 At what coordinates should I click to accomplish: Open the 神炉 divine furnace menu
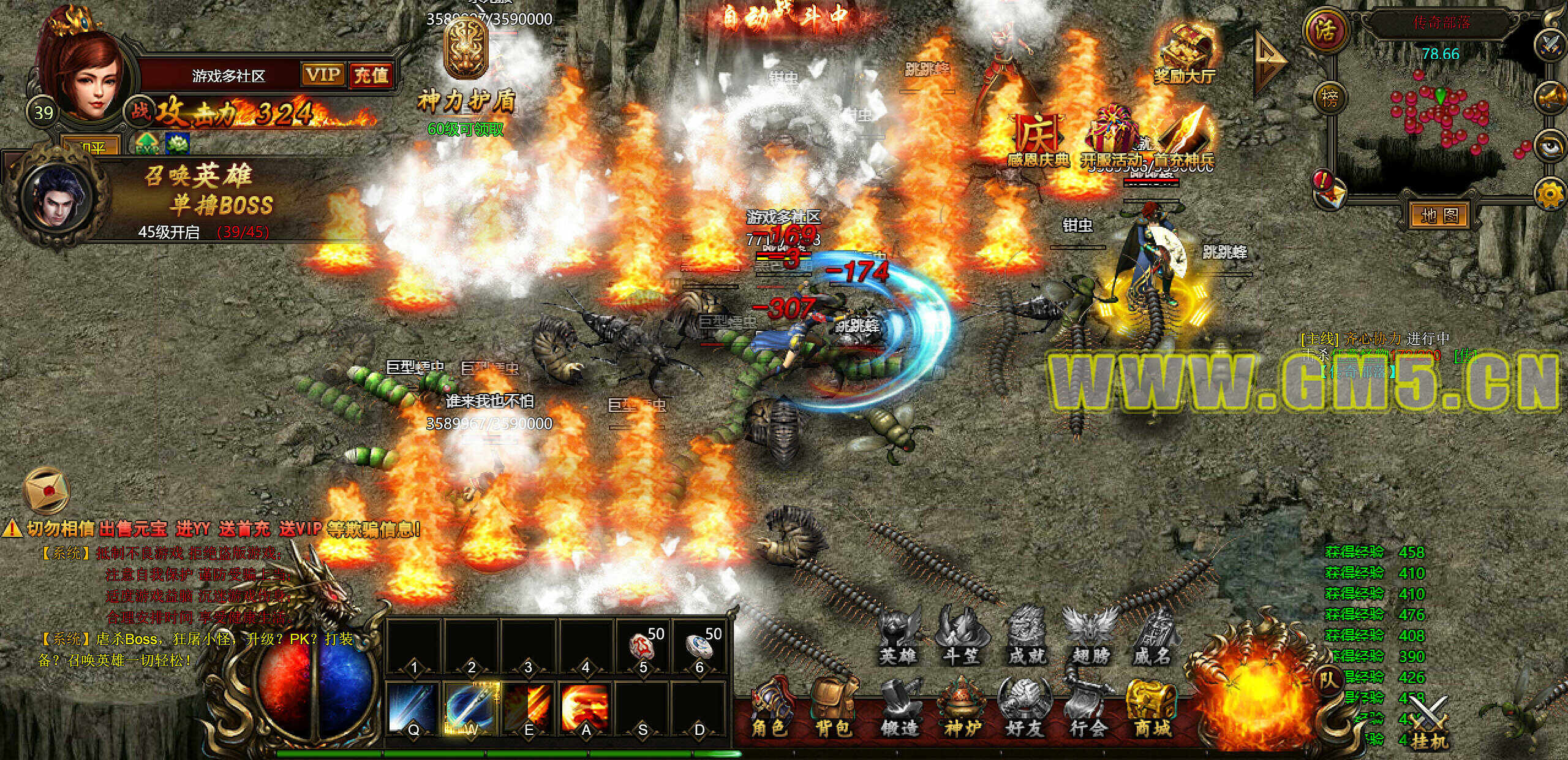click(962, 711)
